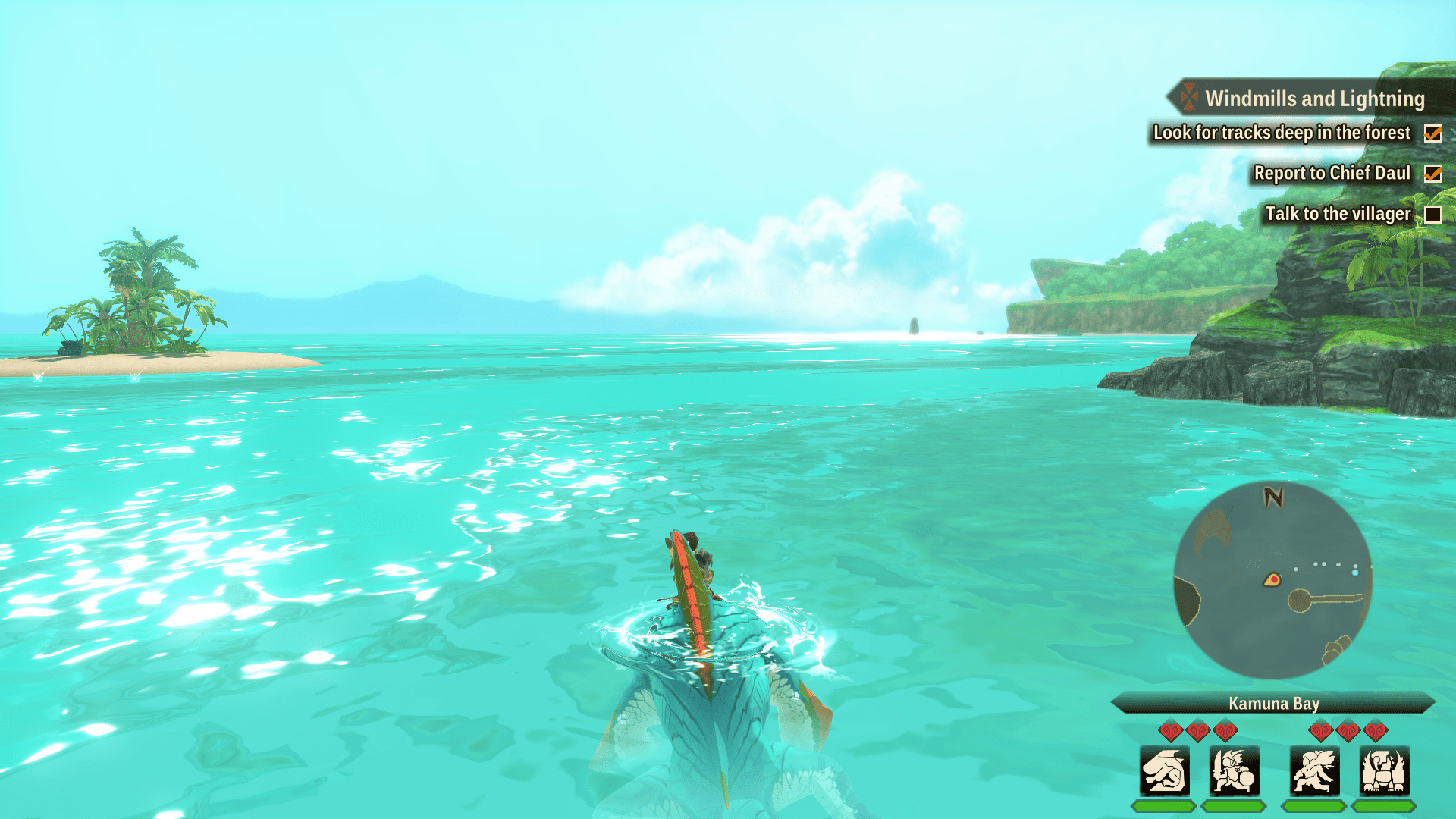Click the checked 'Look for tracks' checkbox

(x=1433, y=134)
